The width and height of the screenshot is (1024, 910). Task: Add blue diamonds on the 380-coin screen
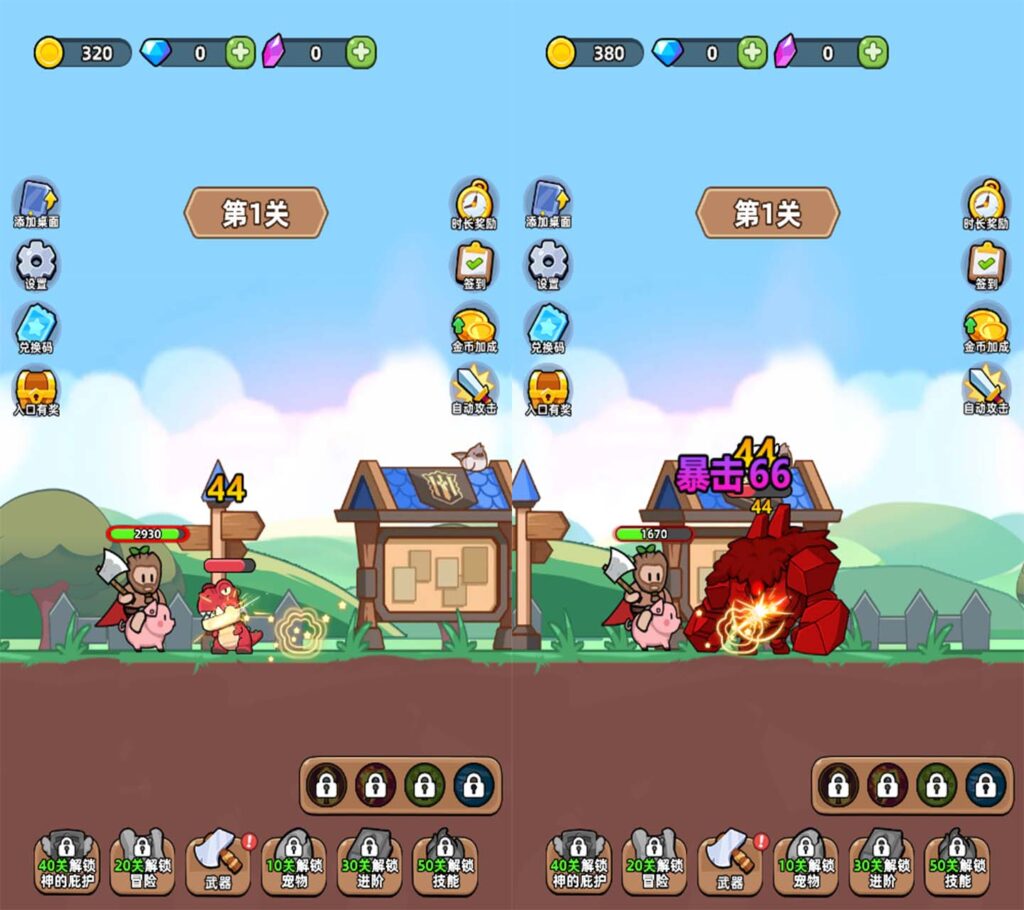click(752, 53)
